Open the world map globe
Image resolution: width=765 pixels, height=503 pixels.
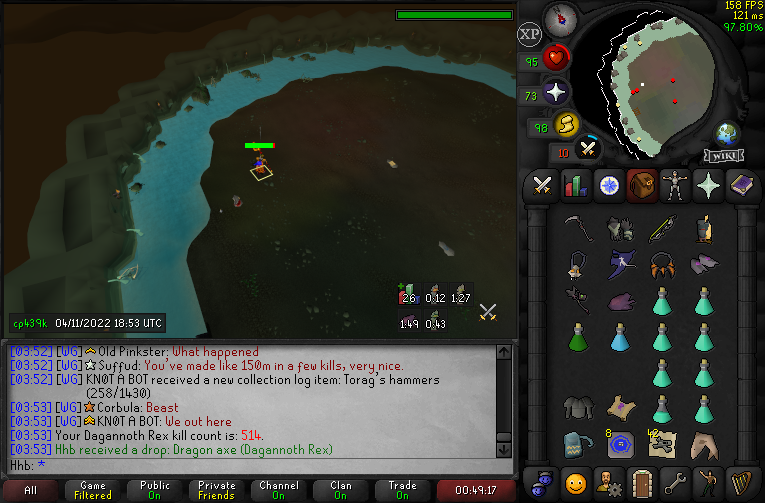(726, 134)
